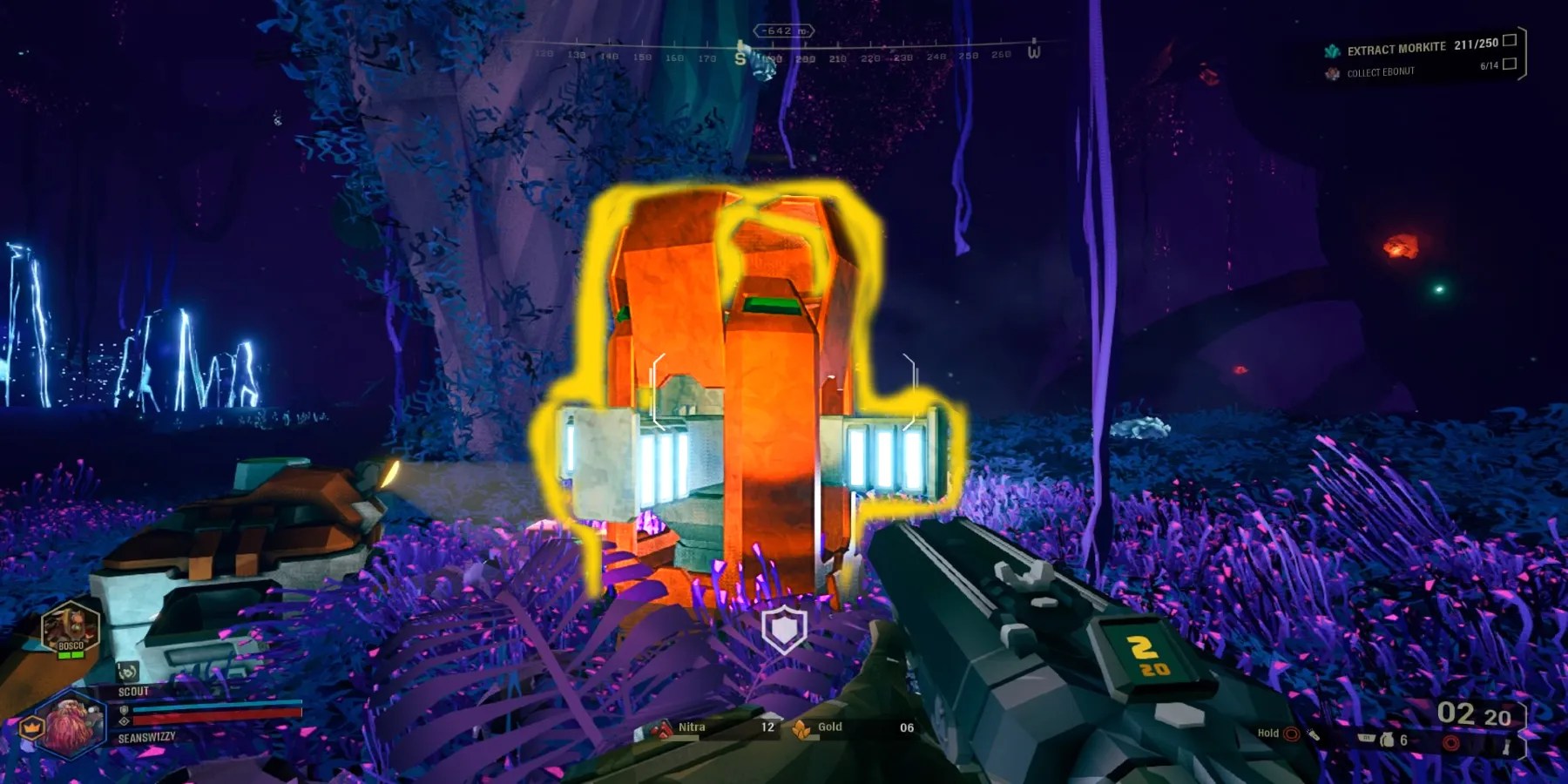1568x784 pixels.
Task: Click the flare recharge icon above the Scout bar
Action: coord(128,672)
